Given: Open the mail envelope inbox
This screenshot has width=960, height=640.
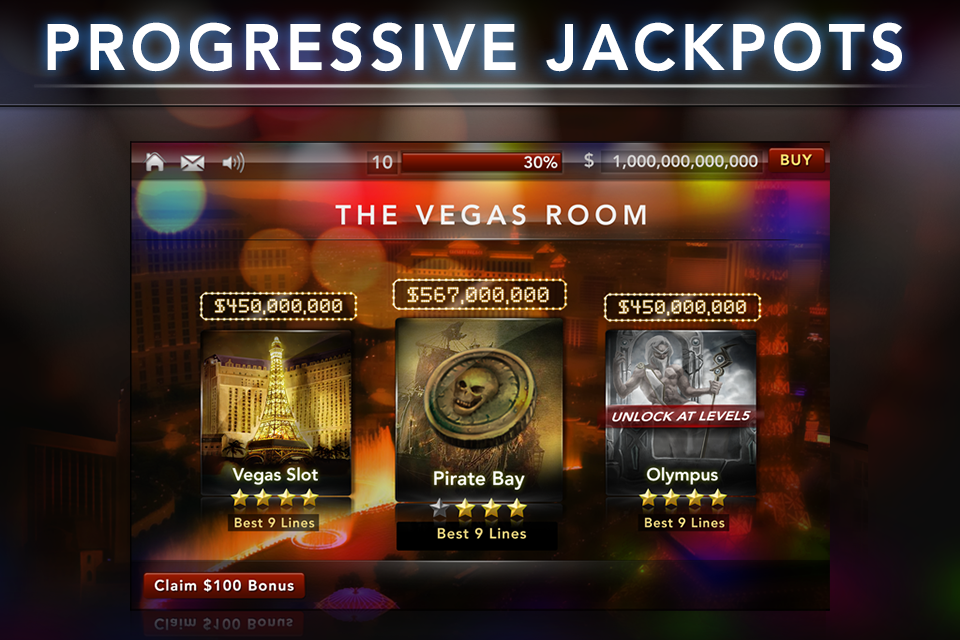Looking at the screenshot, I should (192, 162).
